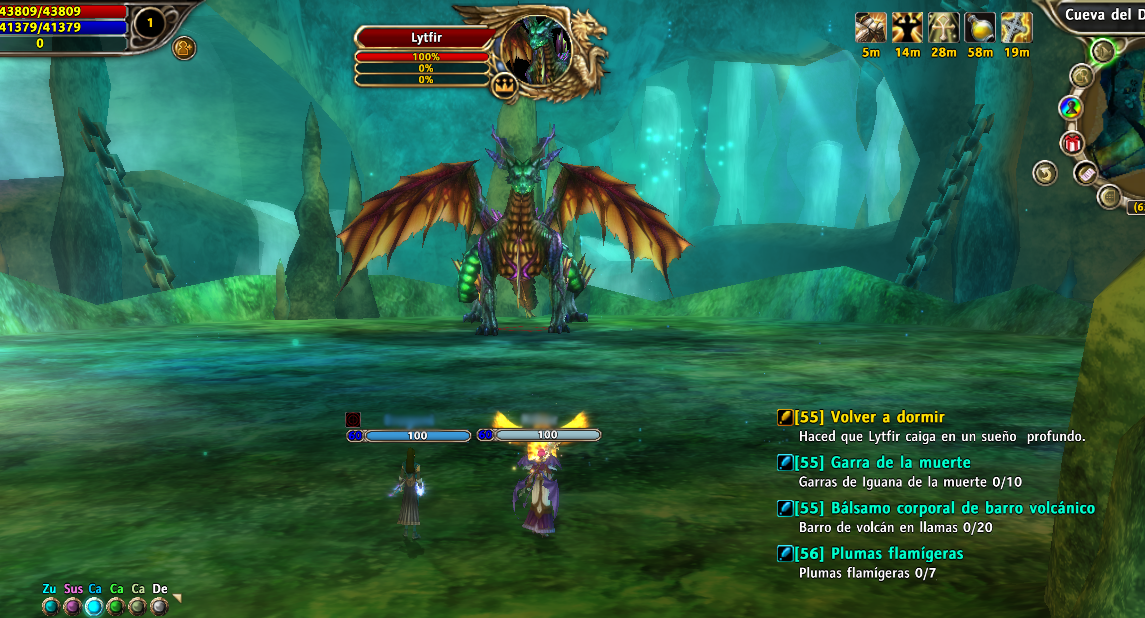Expand chat with the small triangle arrow

[x=178, y=598]
